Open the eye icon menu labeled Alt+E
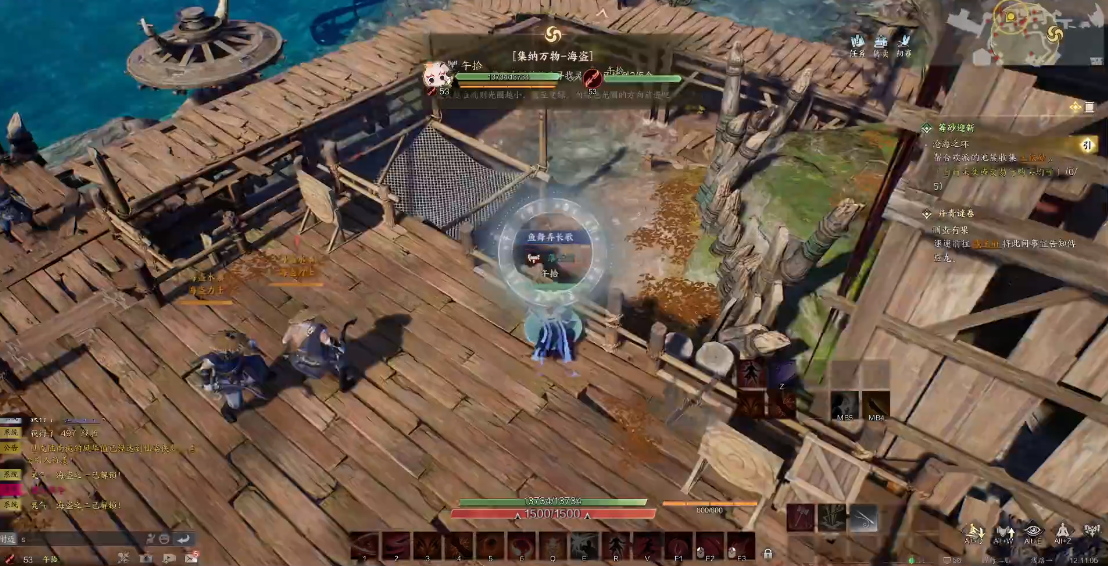 pos(1033,532)
